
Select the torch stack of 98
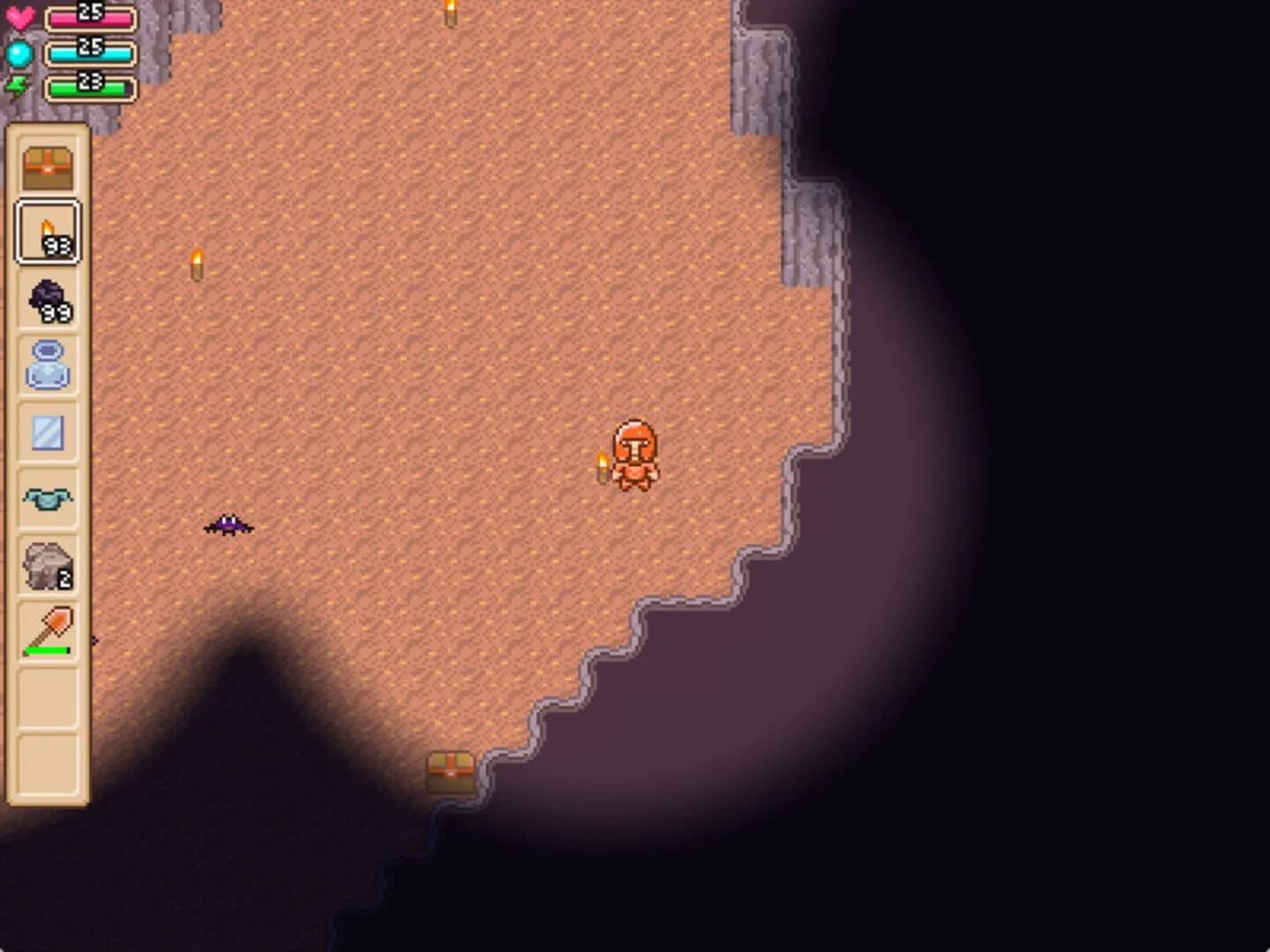pos(47,232)
